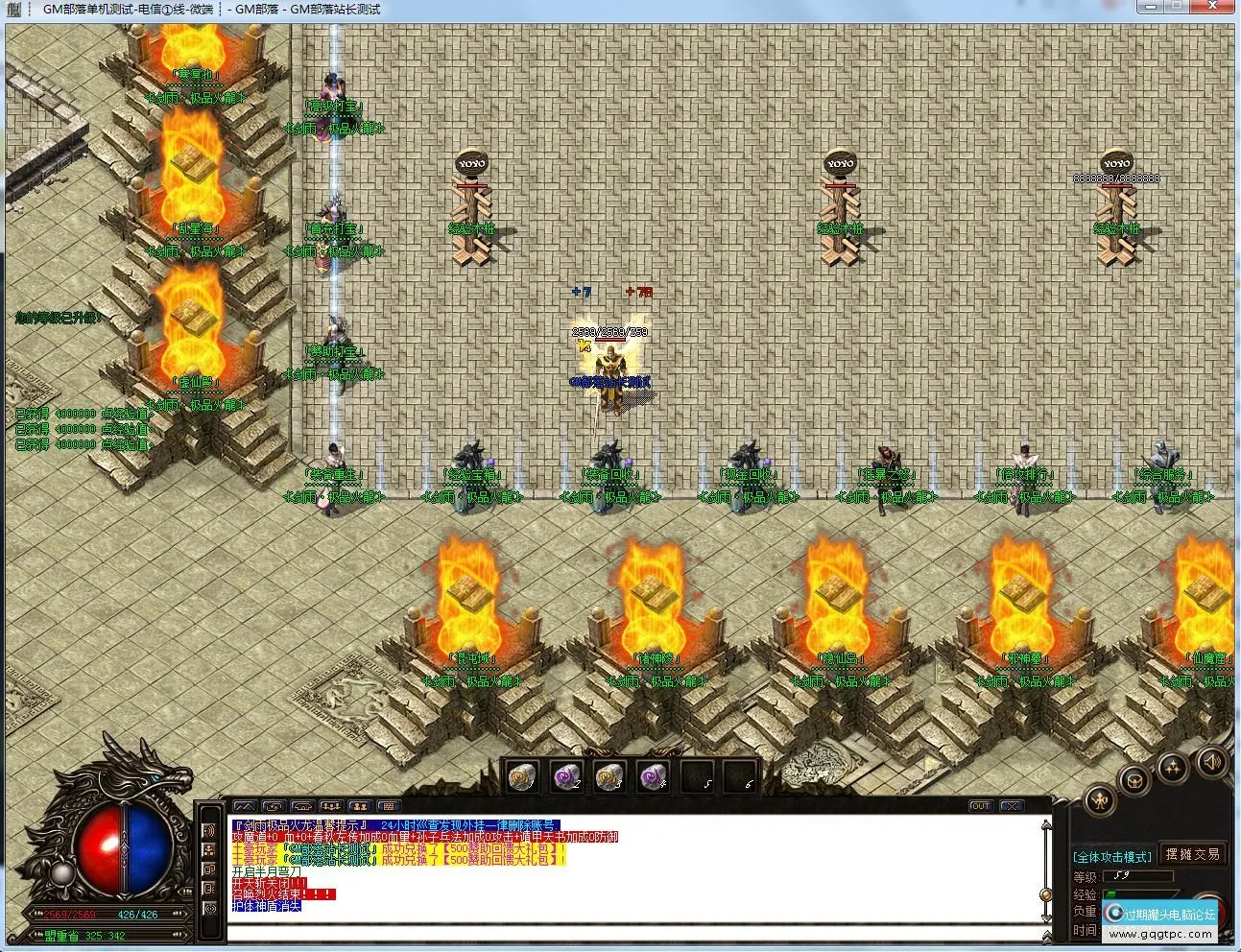
Task: Open the 摆摊交易 stall trade button
Action: (x=1193, y=854)
